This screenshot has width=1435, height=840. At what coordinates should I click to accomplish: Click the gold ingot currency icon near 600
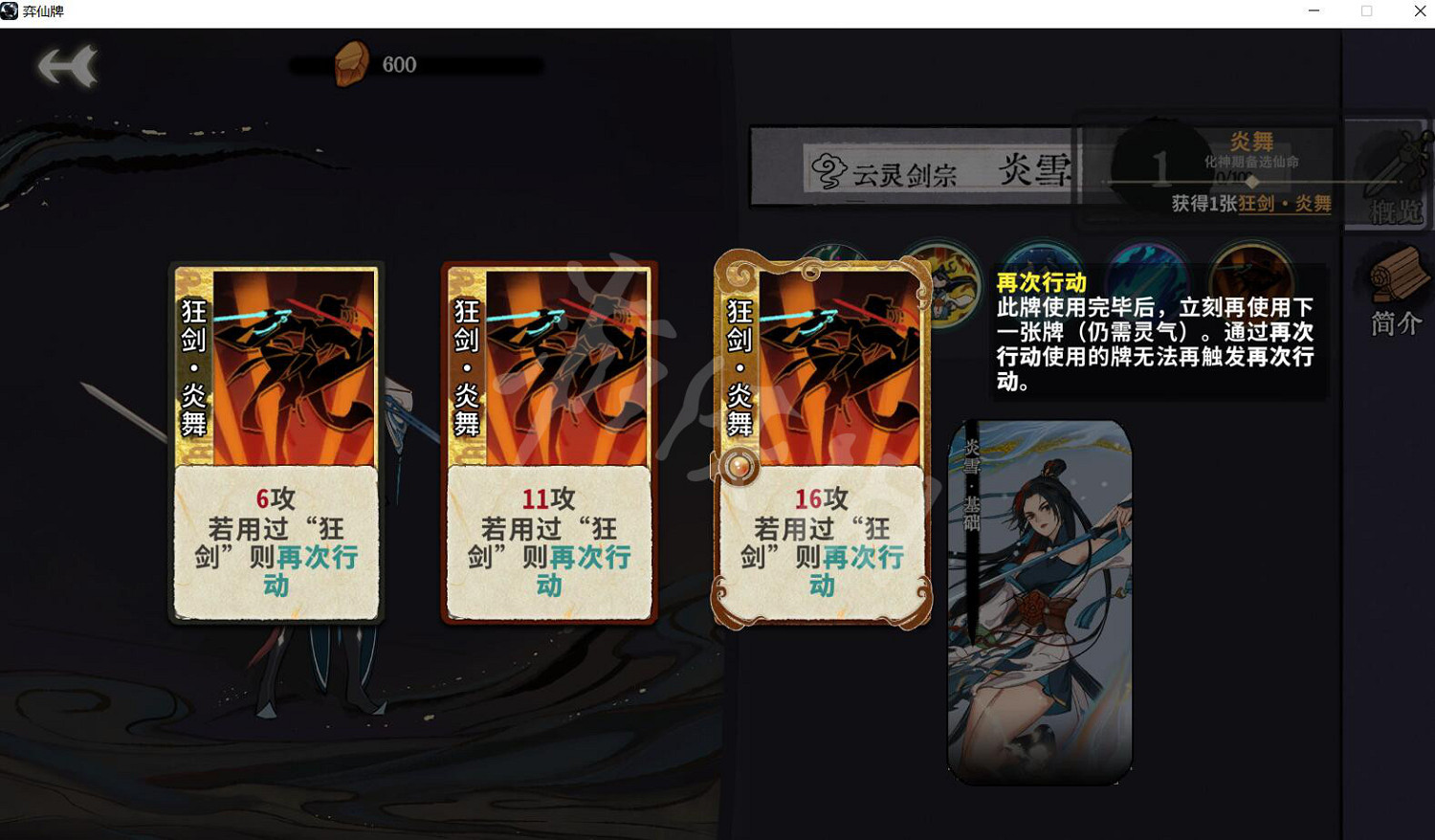click(350, 63)
